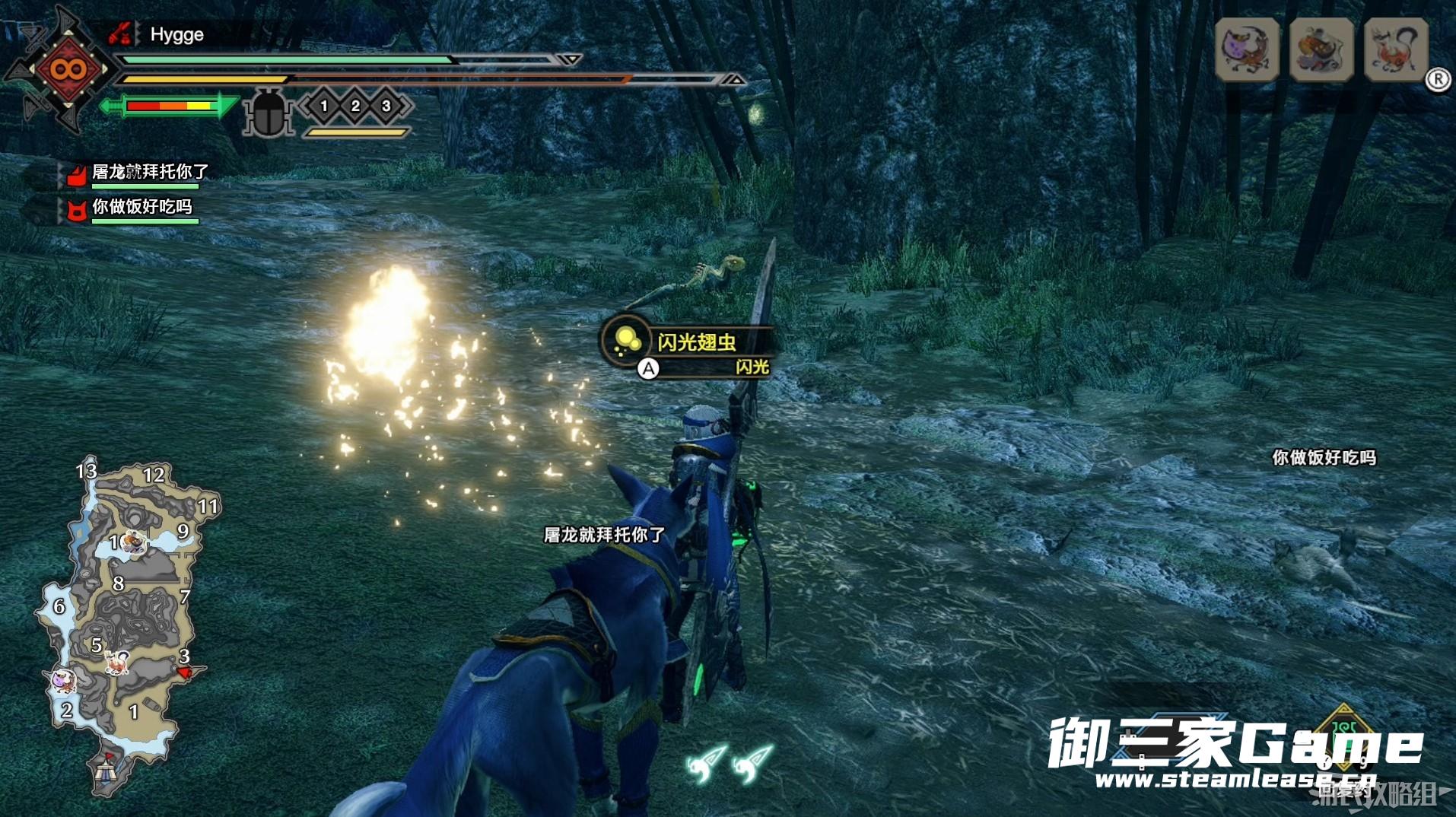This screenshot has width=1456, height=817.
Task: Select the purple-faced monster target icon
Action: click(x=1247, y=49)
